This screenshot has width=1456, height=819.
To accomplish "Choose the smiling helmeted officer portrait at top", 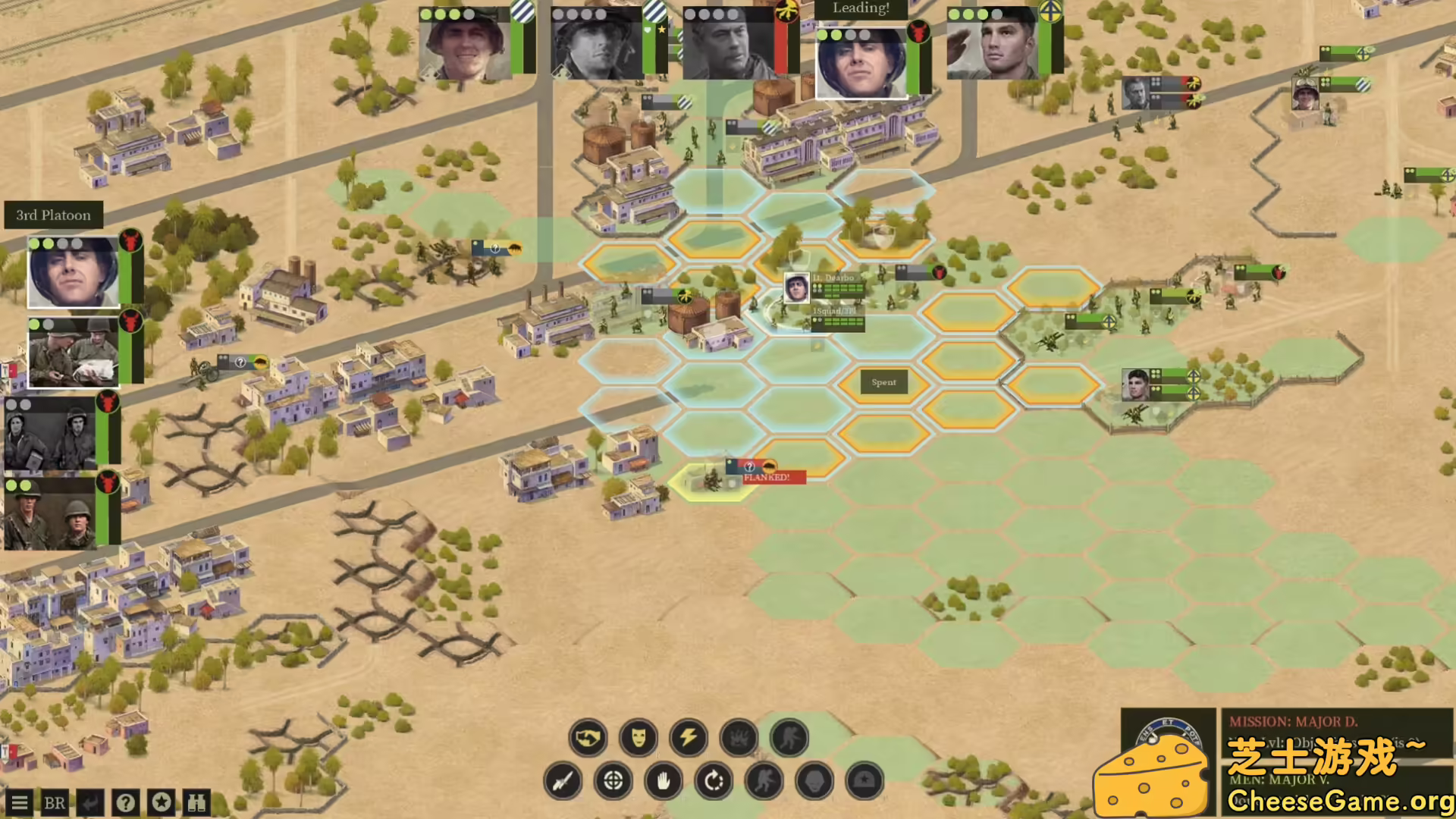I will pyautogui.click(x=465, y=45).
